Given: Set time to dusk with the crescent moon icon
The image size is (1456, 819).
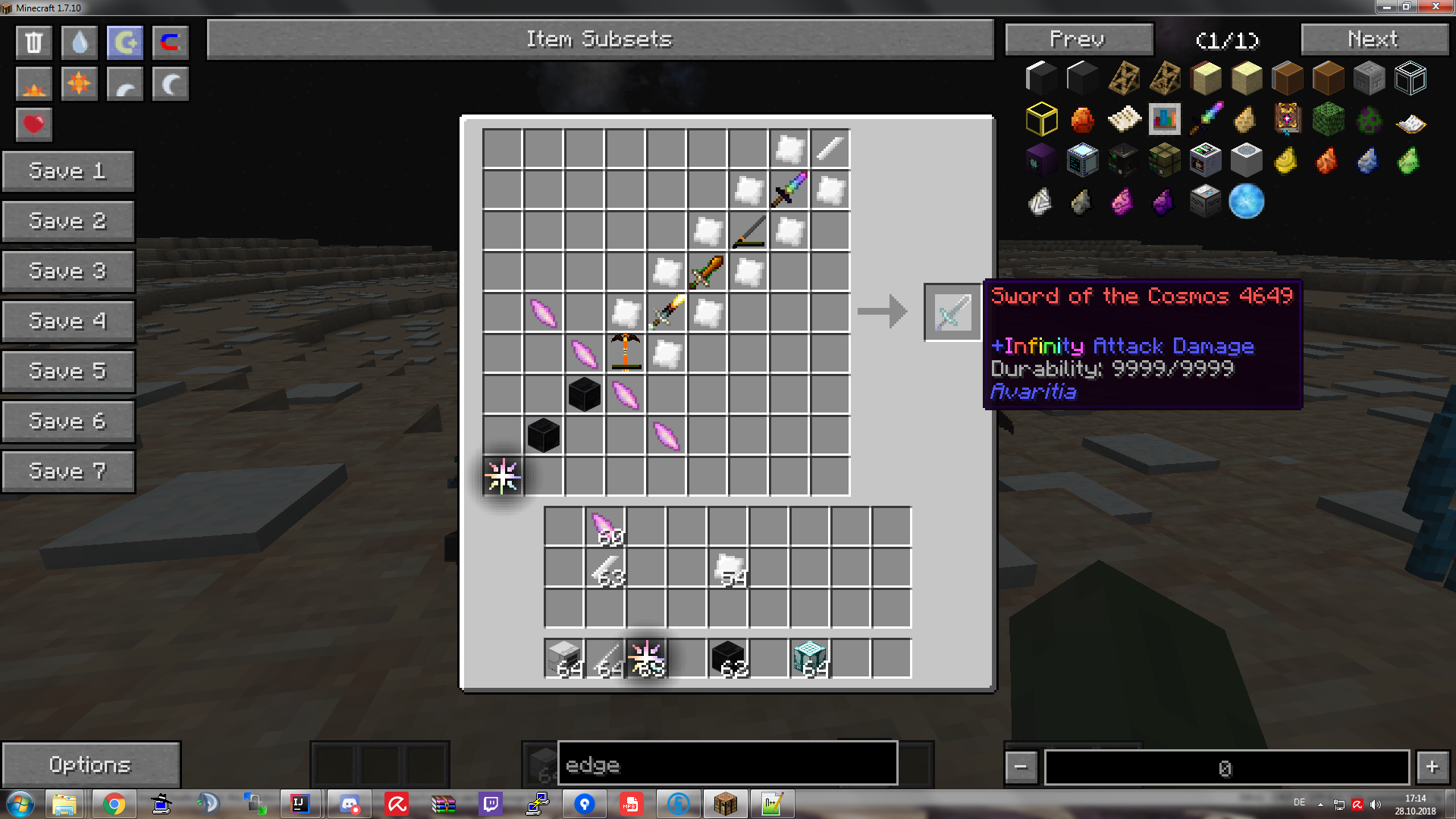Looking at the screenshot, I should pyautogui.click(x=170, y=83).
